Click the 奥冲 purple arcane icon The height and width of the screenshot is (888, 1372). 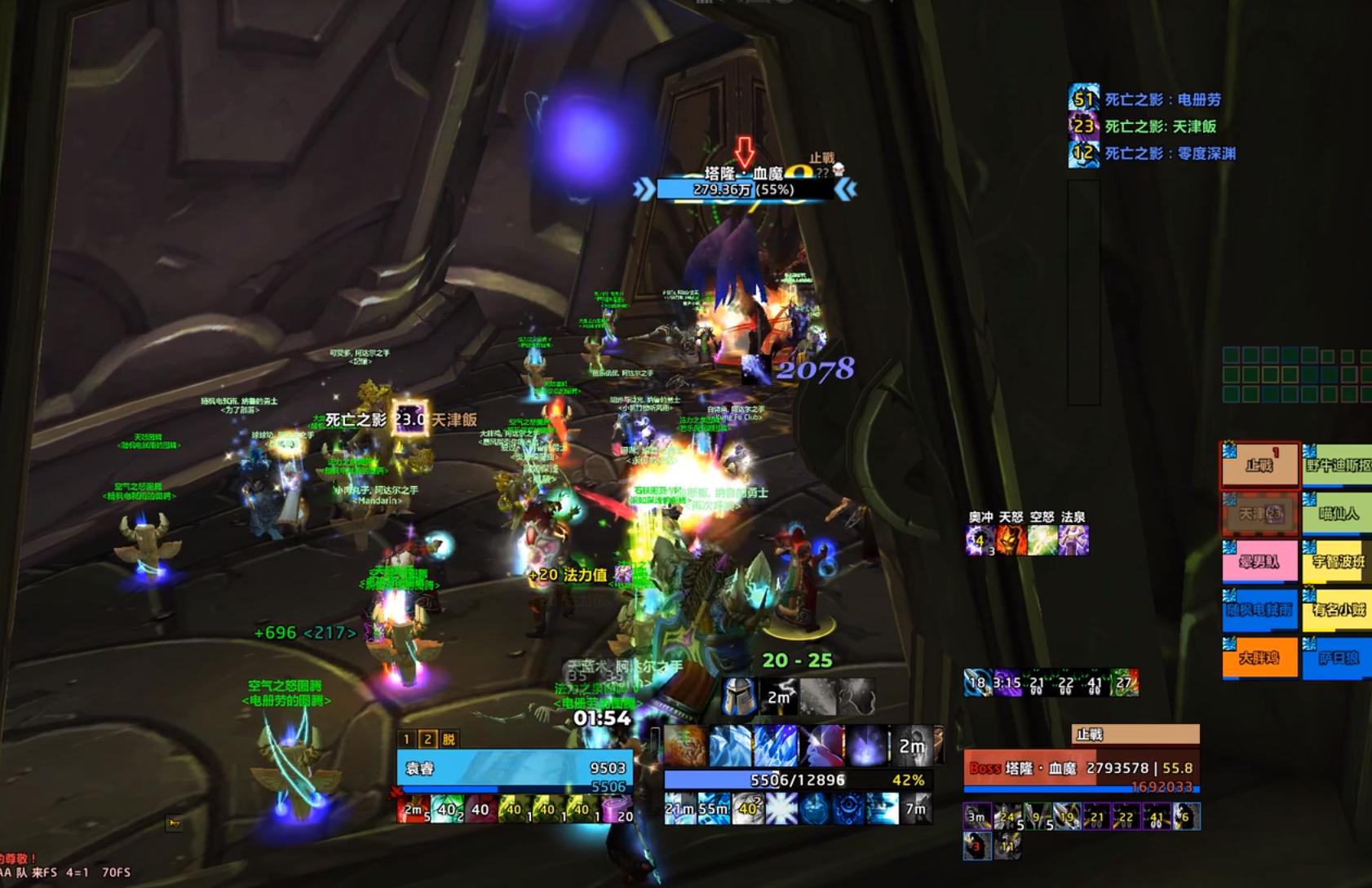point(980,540)
